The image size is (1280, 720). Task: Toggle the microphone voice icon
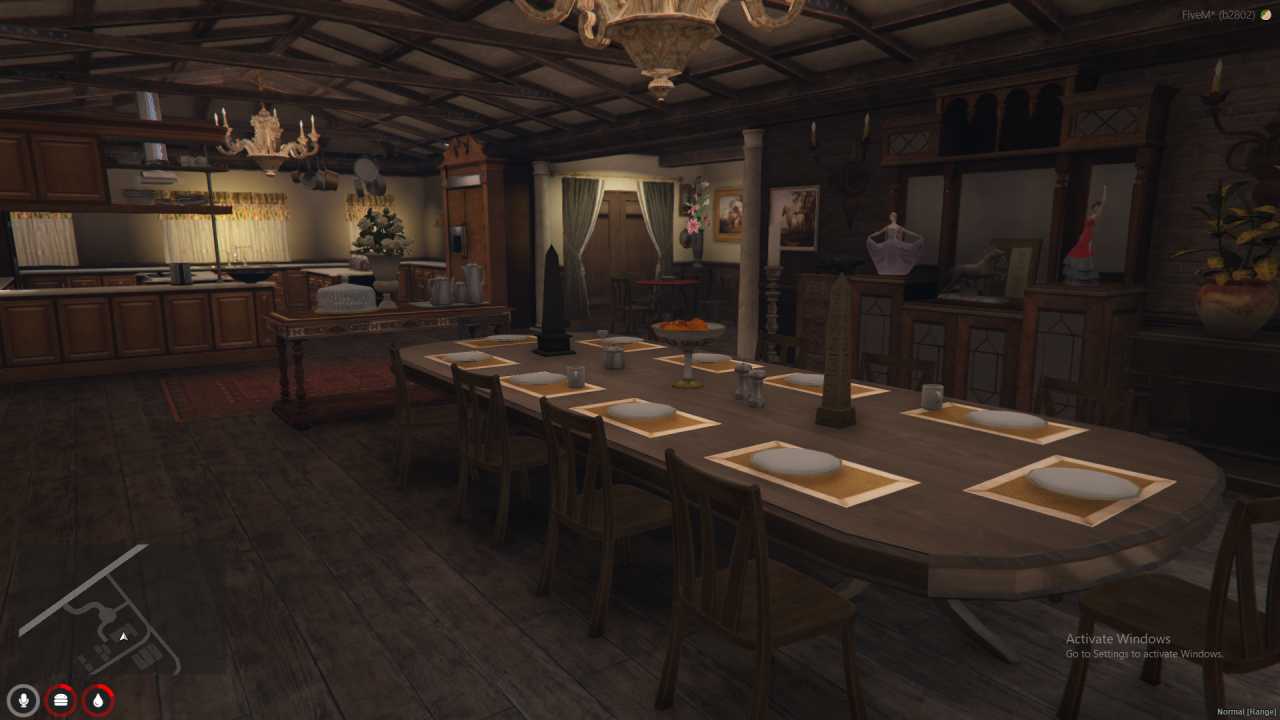point(24,700)
